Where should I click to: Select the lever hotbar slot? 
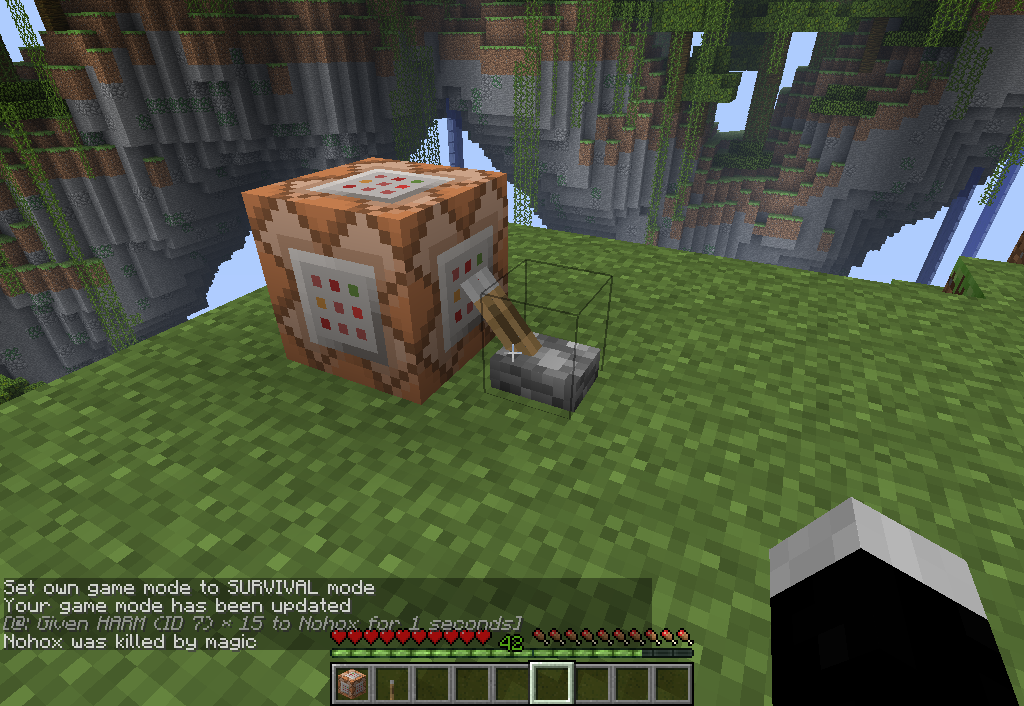[x=392, y=684]
